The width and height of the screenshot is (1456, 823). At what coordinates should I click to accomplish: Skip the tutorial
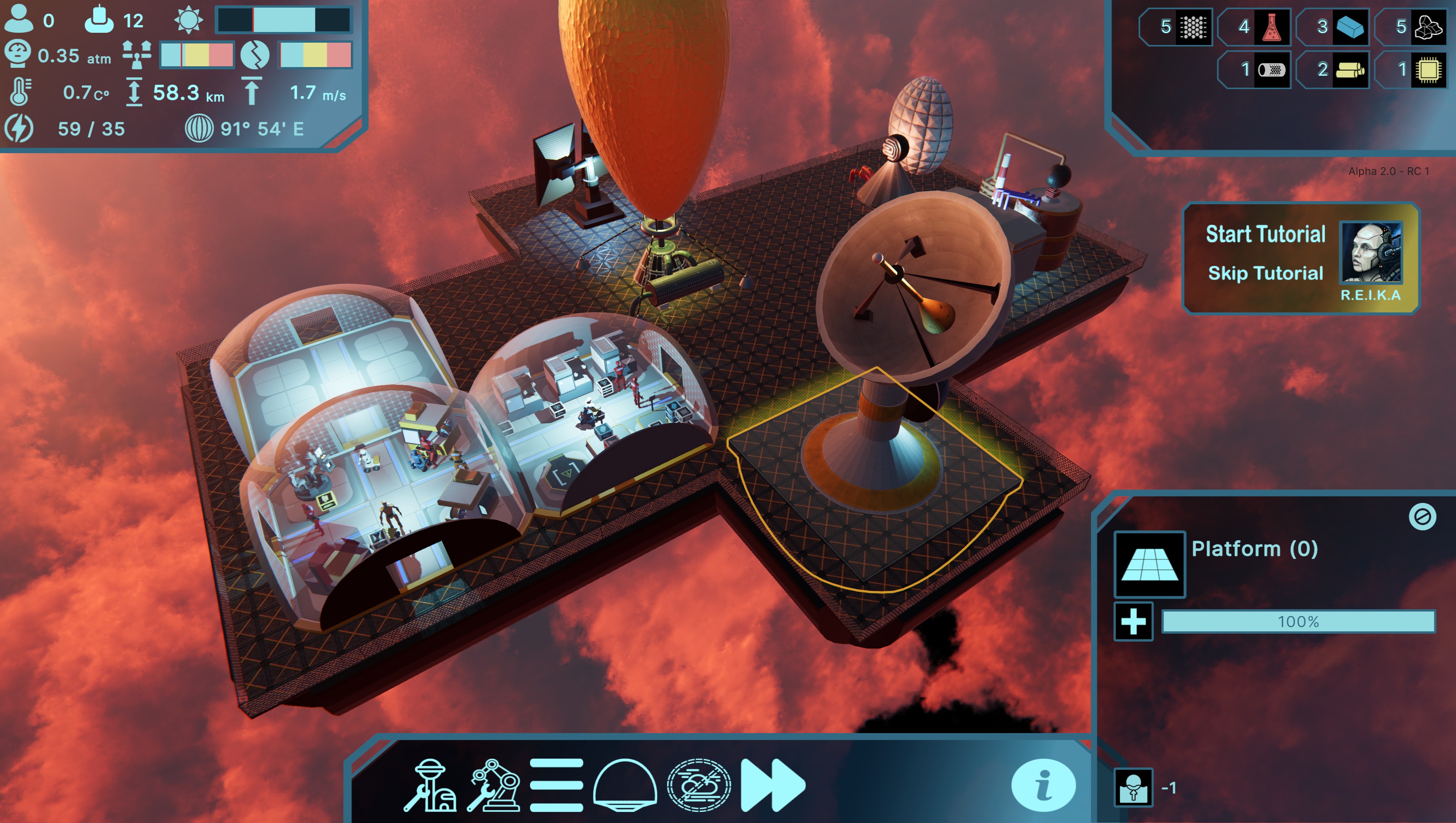(1265, 273)
